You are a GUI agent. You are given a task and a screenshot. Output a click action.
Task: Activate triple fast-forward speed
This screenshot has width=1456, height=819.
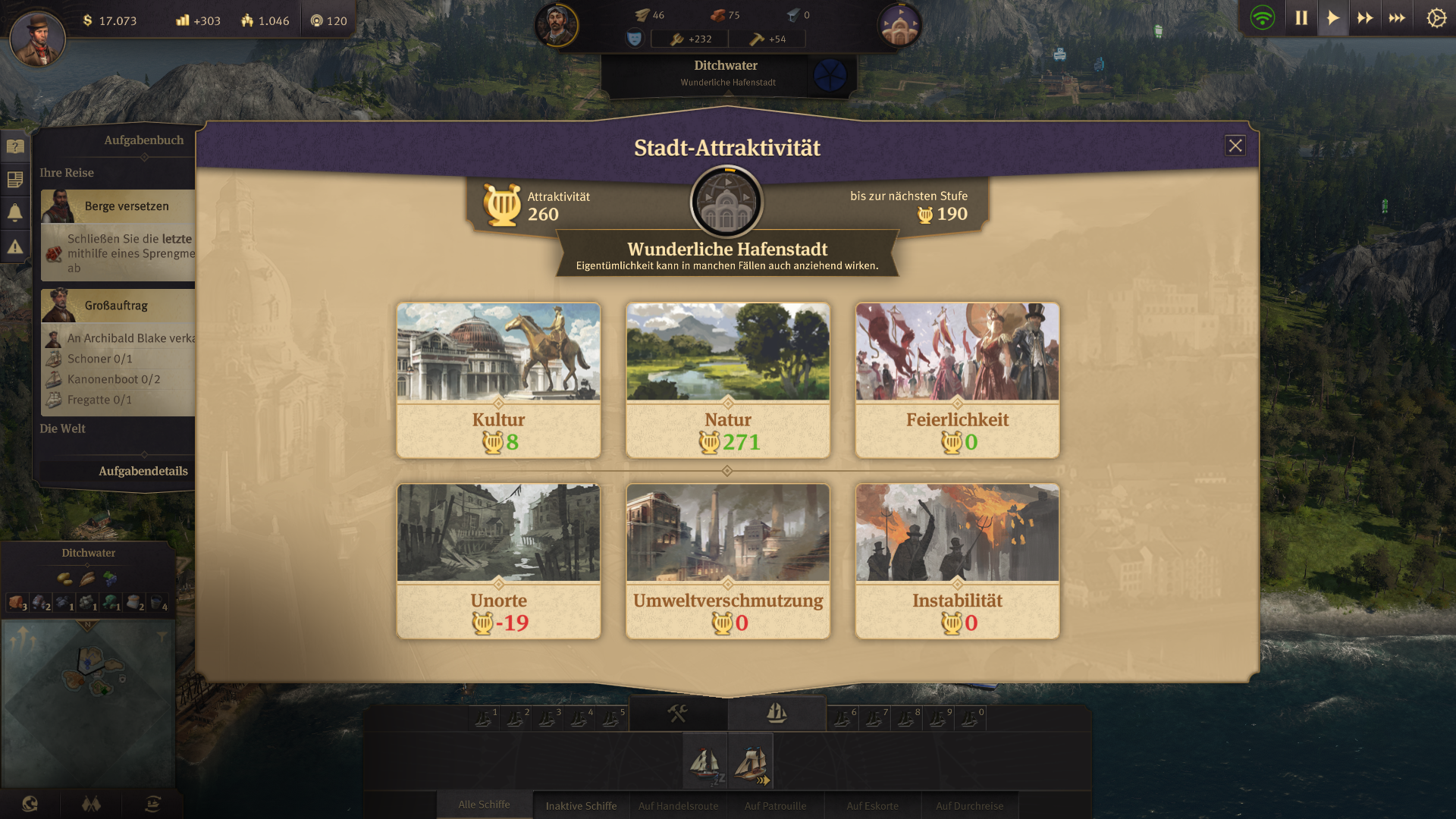pos(1397,18)
